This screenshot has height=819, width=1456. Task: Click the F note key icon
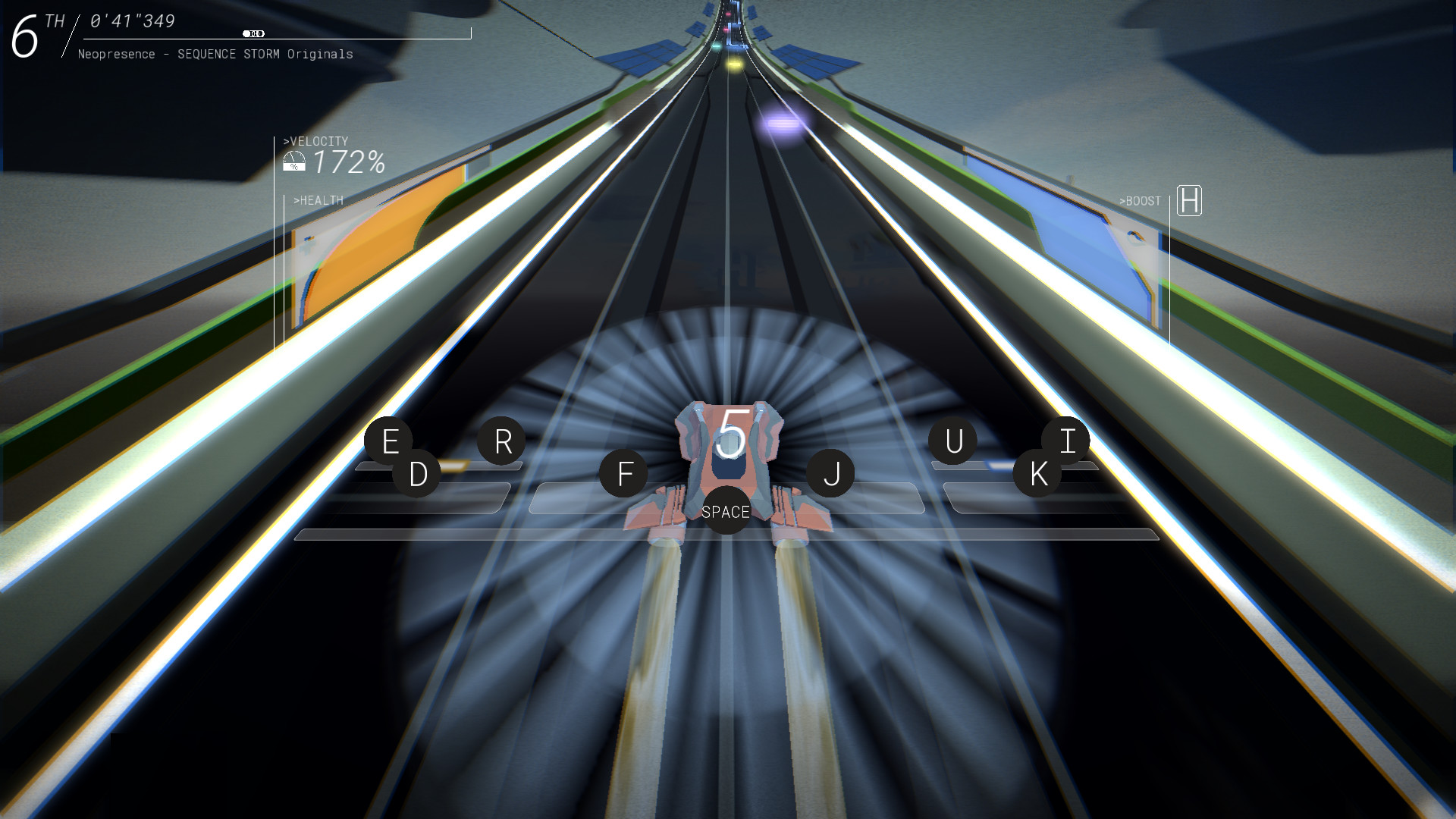click(x=624, y=472)
